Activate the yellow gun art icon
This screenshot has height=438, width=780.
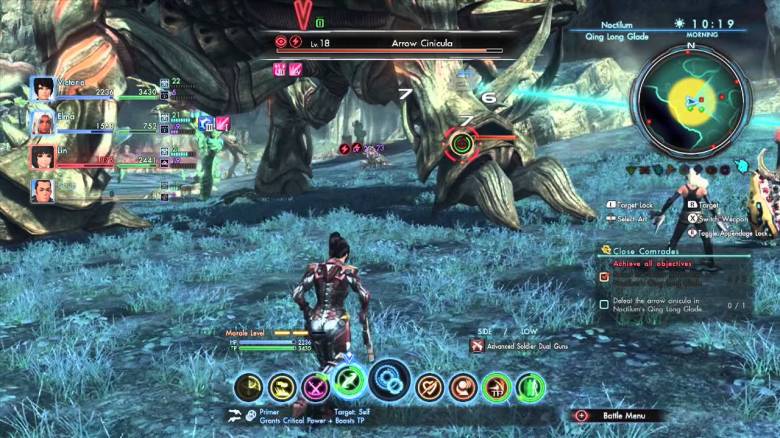pyautogui.click(x=283, y=387)
